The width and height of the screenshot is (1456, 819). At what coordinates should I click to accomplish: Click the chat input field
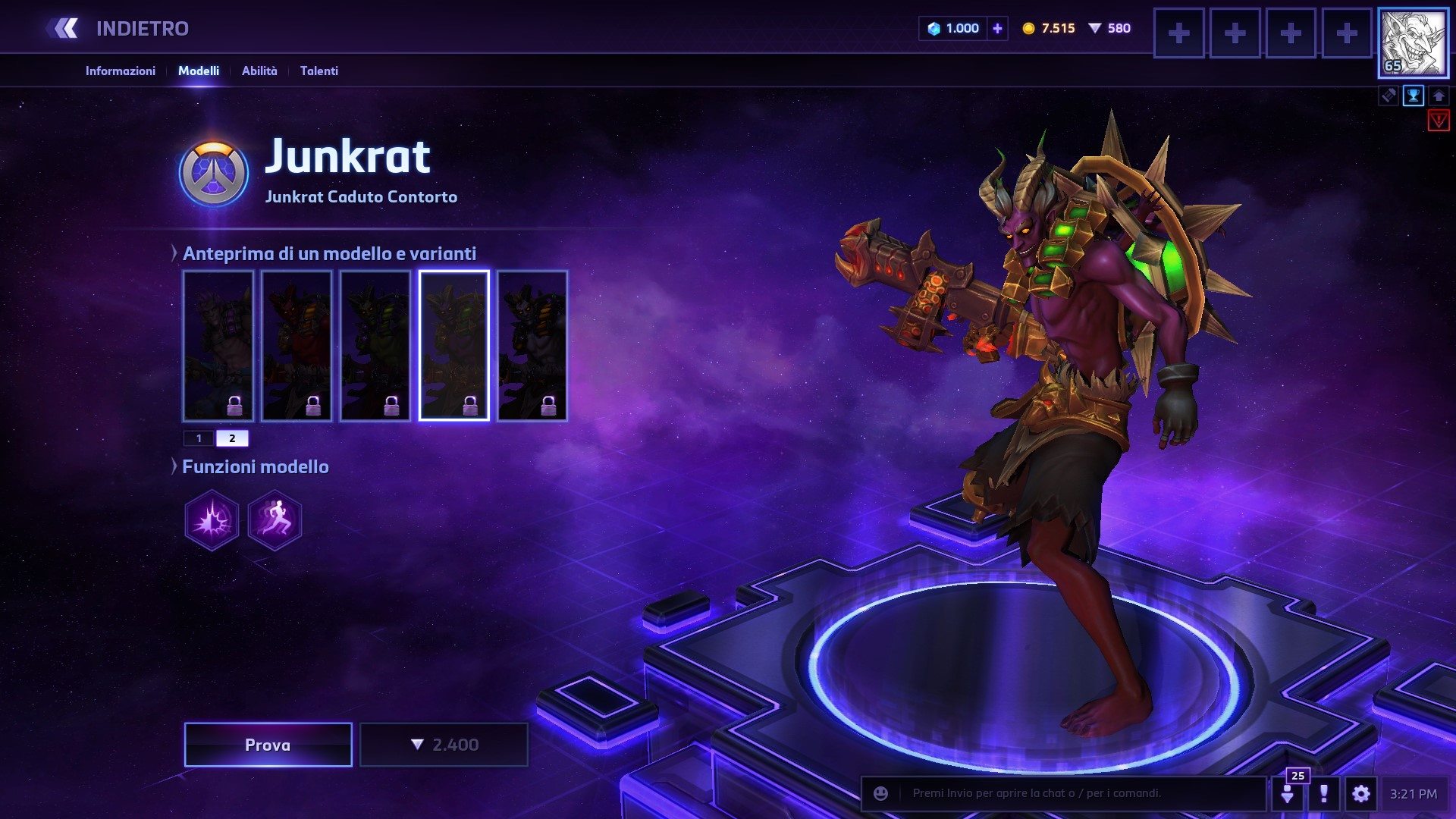[1077, 793]
